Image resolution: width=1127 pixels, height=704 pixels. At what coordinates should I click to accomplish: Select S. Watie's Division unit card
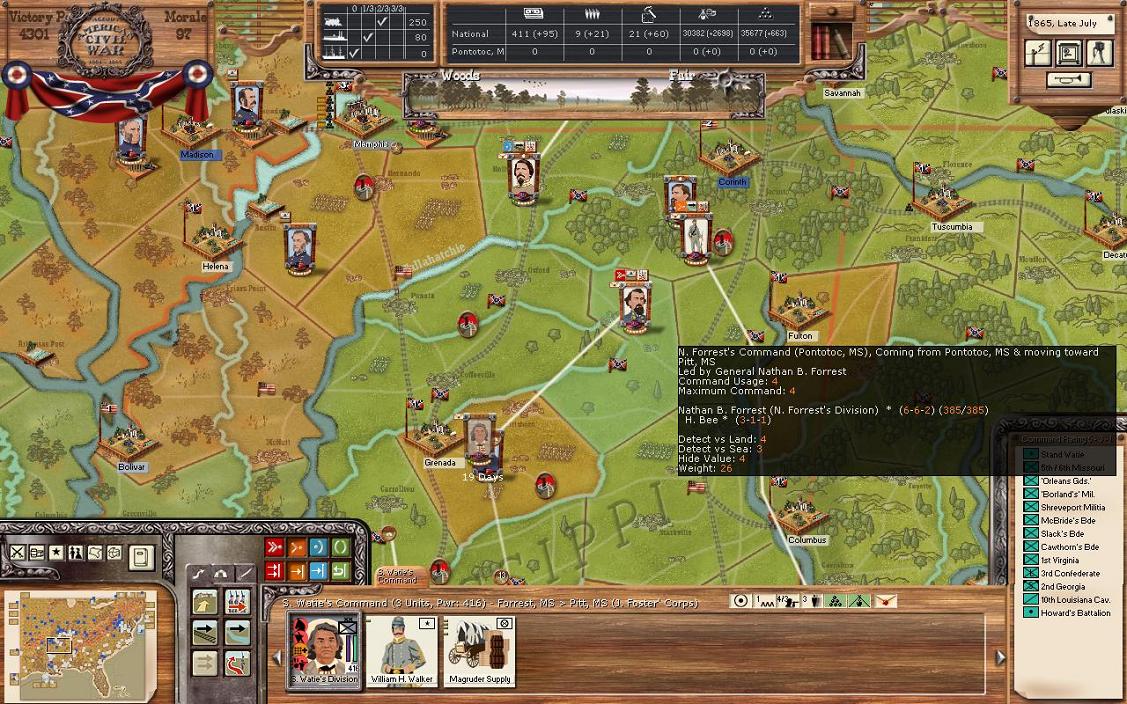[324, 649]
